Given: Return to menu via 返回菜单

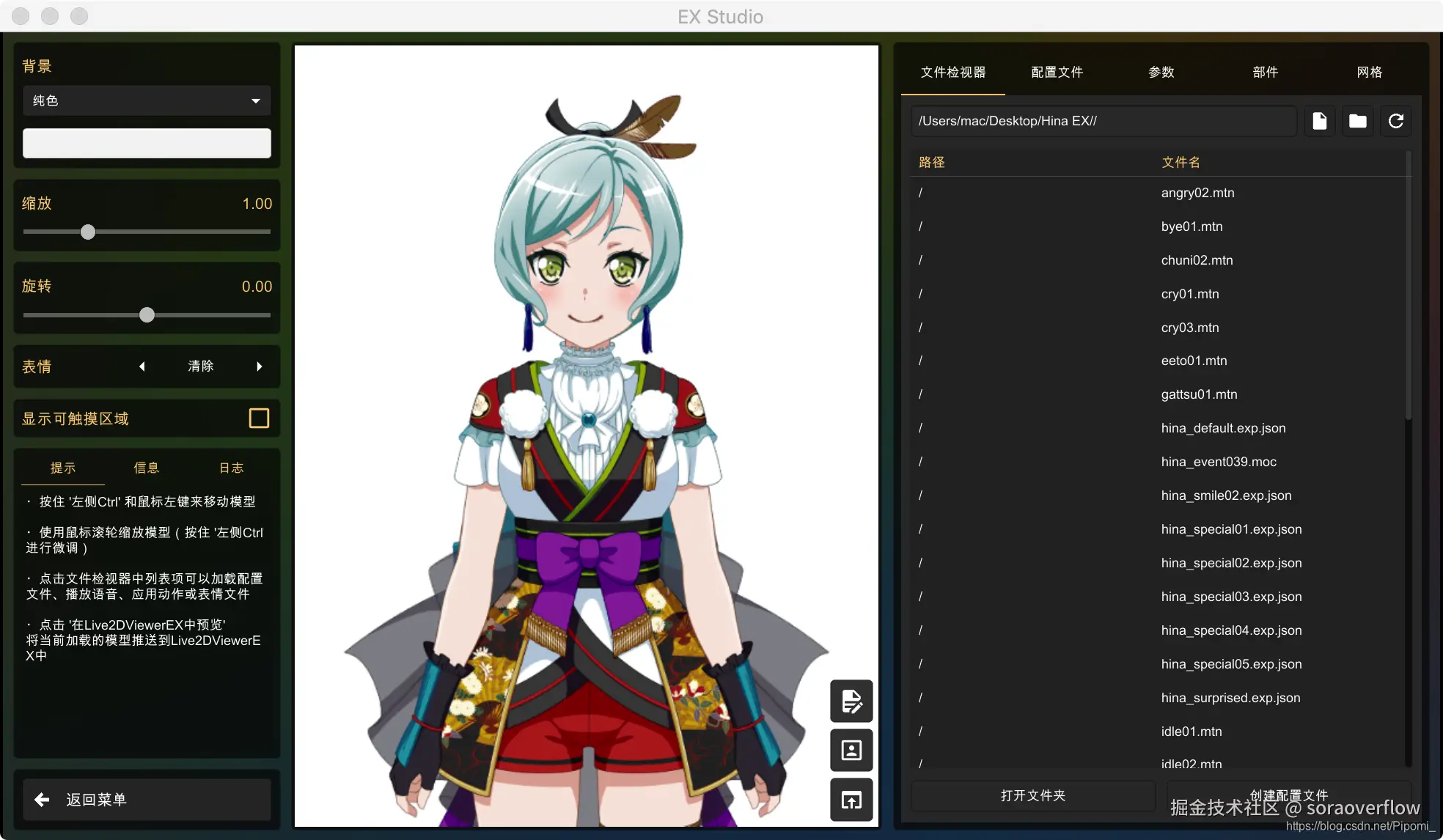Looking at the screenshot, I should click(x=147, y=800).
